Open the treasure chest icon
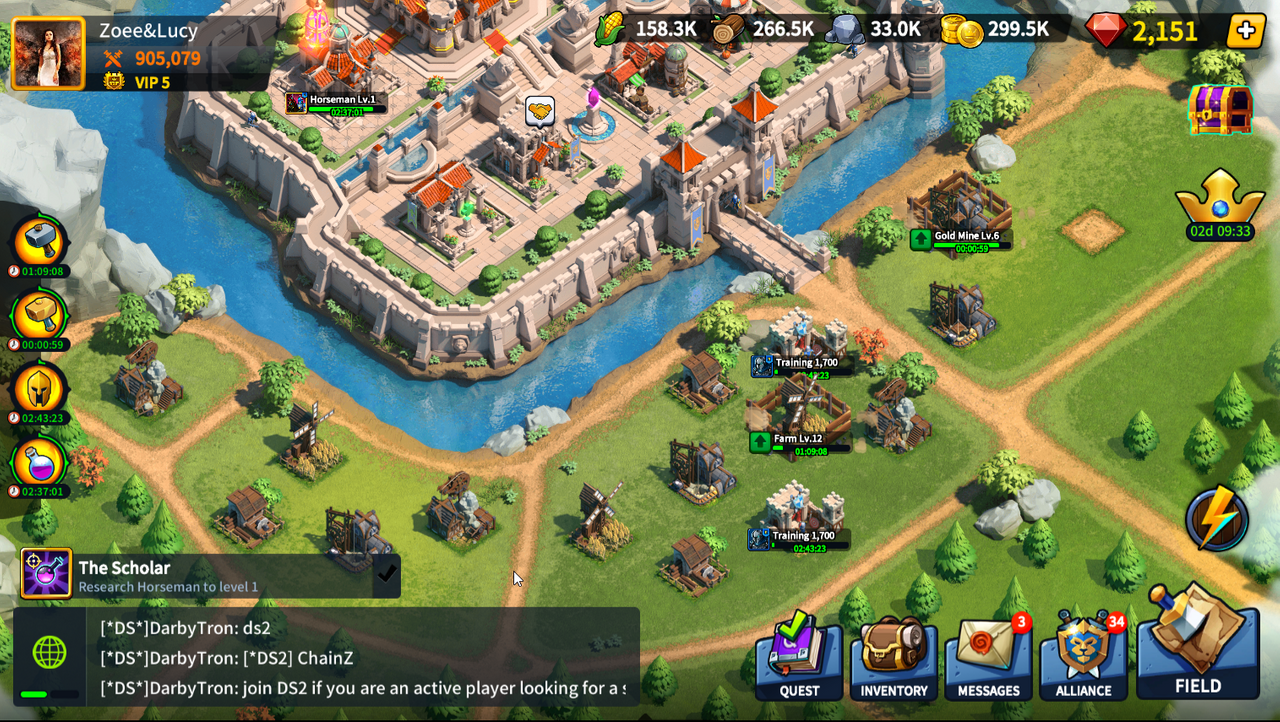The width and height of the screenshot is (1280, 722). 1220,109
